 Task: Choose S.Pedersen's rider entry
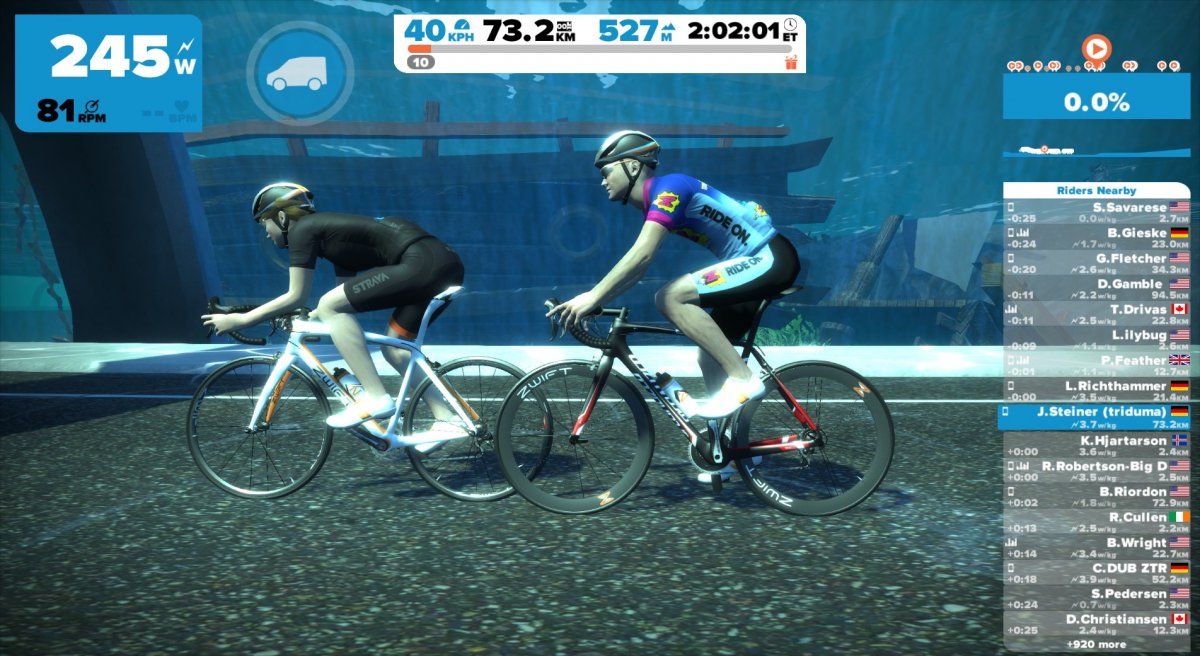click(x=1096, y=599)
